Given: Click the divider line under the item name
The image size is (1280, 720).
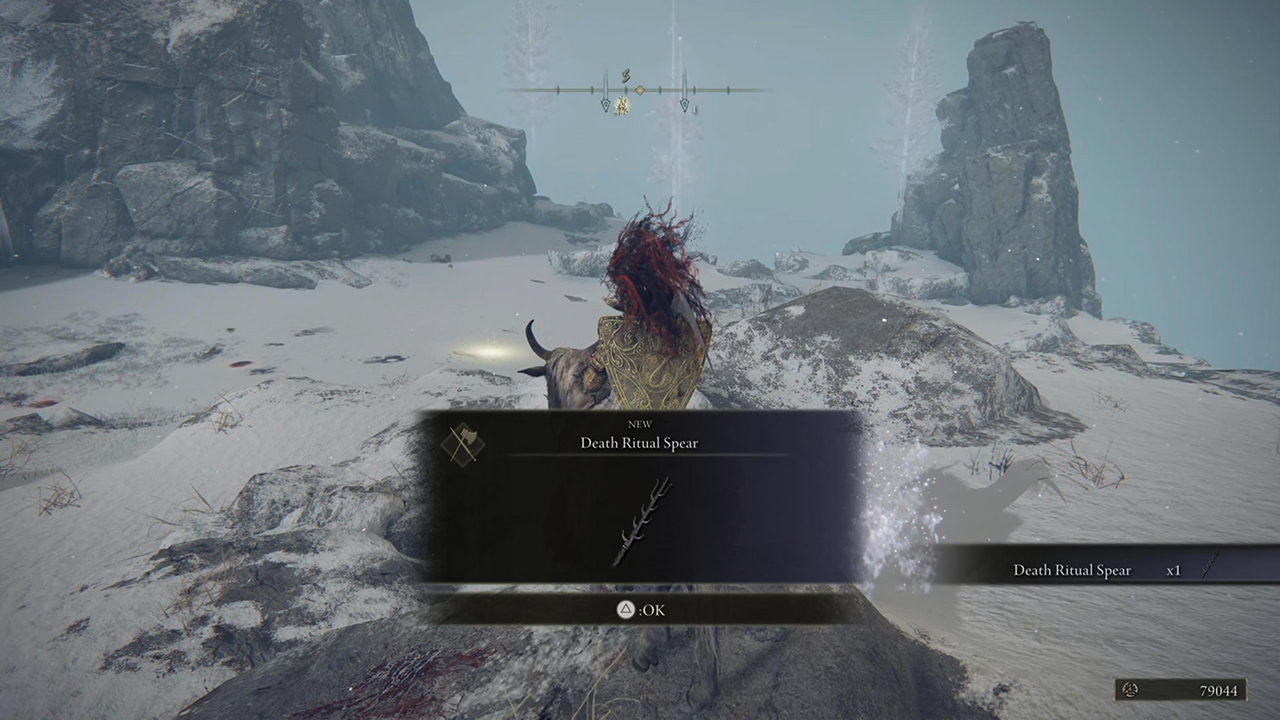Looking at the screenshot, I should [639, 456].
